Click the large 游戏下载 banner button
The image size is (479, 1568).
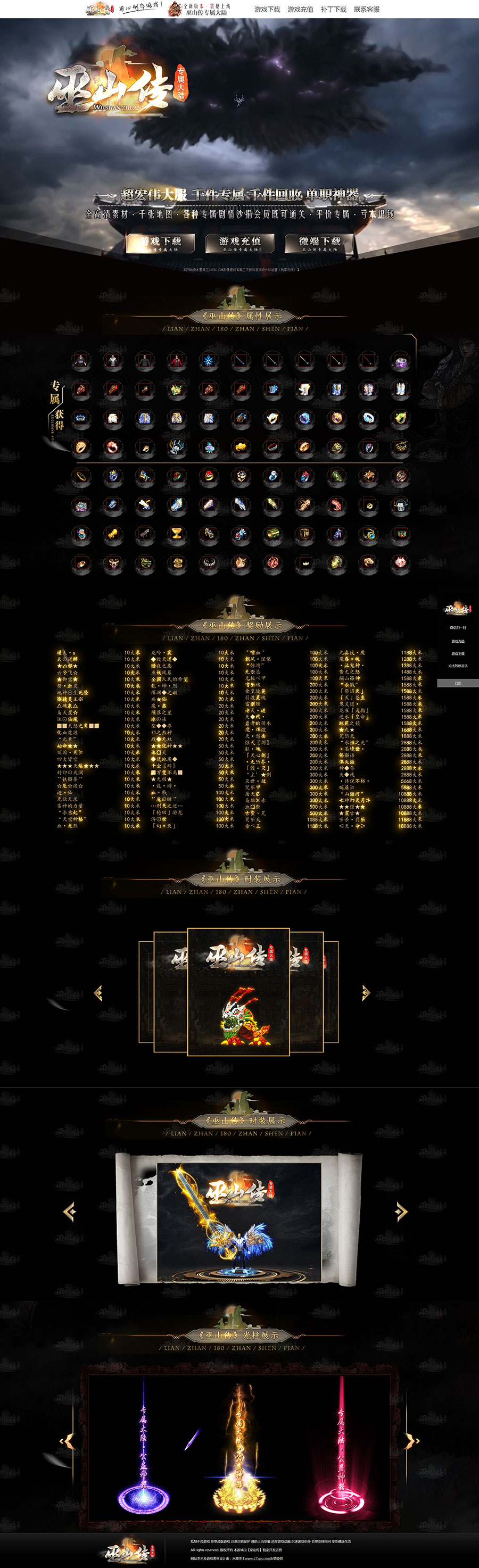point(161,243)
